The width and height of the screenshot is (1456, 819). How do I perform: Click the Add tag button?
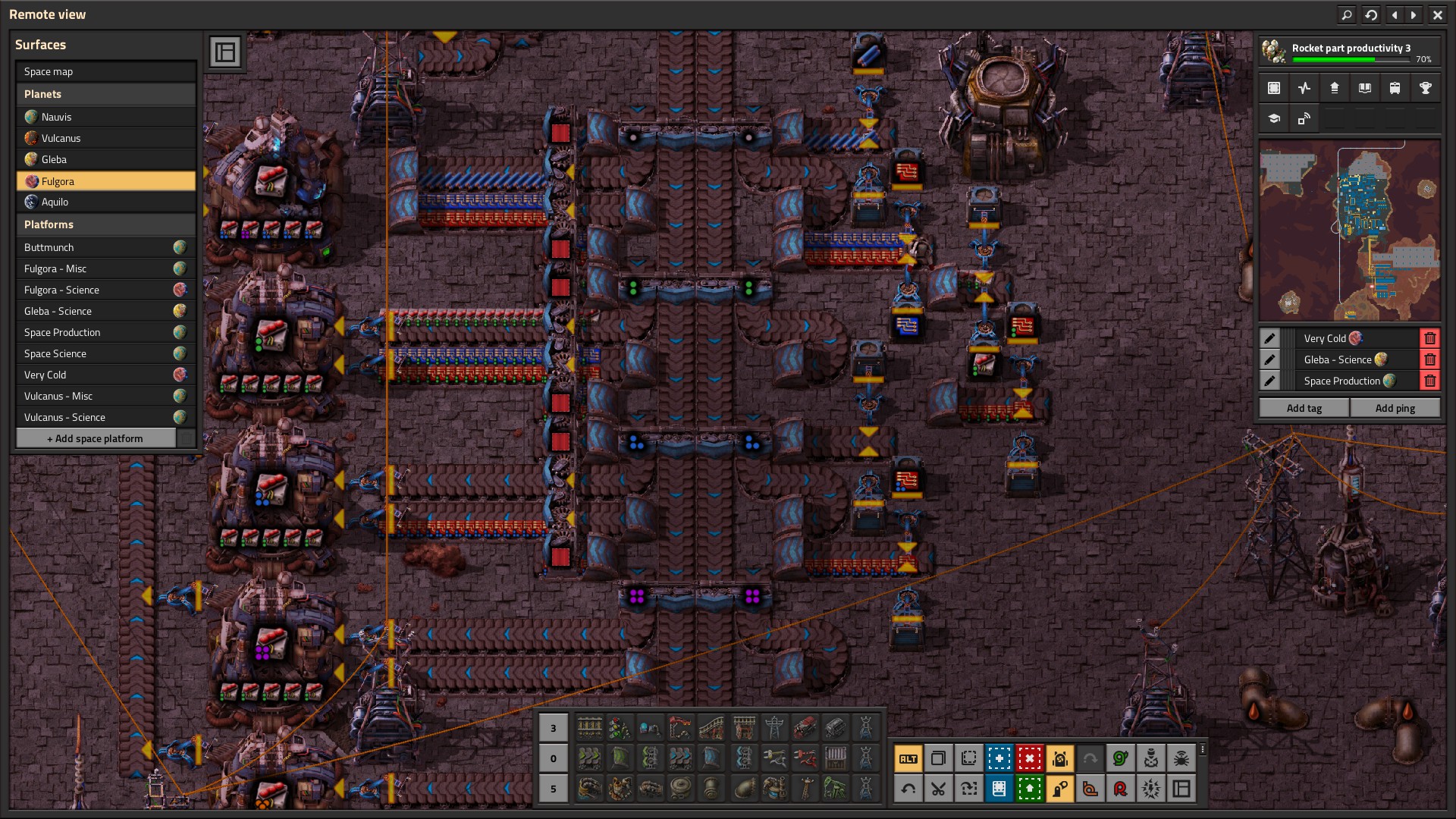point(1304,408)
